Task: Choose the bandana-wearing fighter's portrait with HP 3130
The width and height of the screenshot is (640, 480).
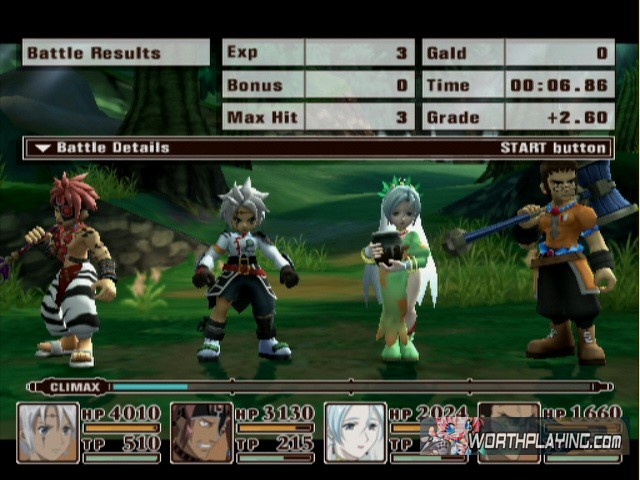Action: click(202, 432)
